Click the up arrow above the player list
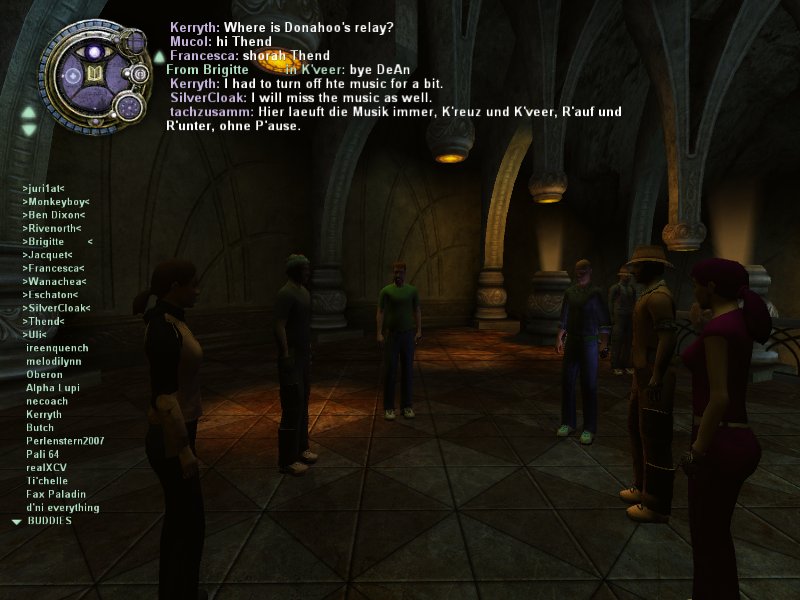Screen dimensions: 800x600 pos(28,111)
